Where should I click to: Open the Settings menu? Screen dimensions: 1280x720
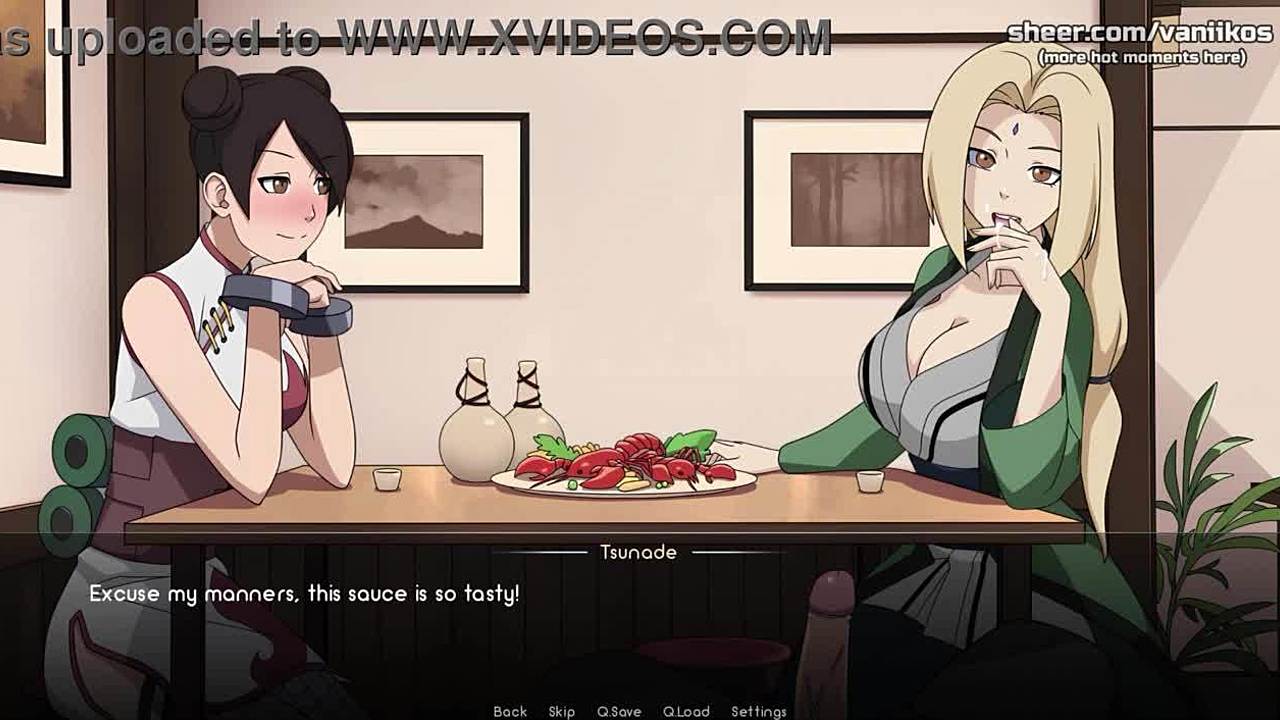pos(758,711)
